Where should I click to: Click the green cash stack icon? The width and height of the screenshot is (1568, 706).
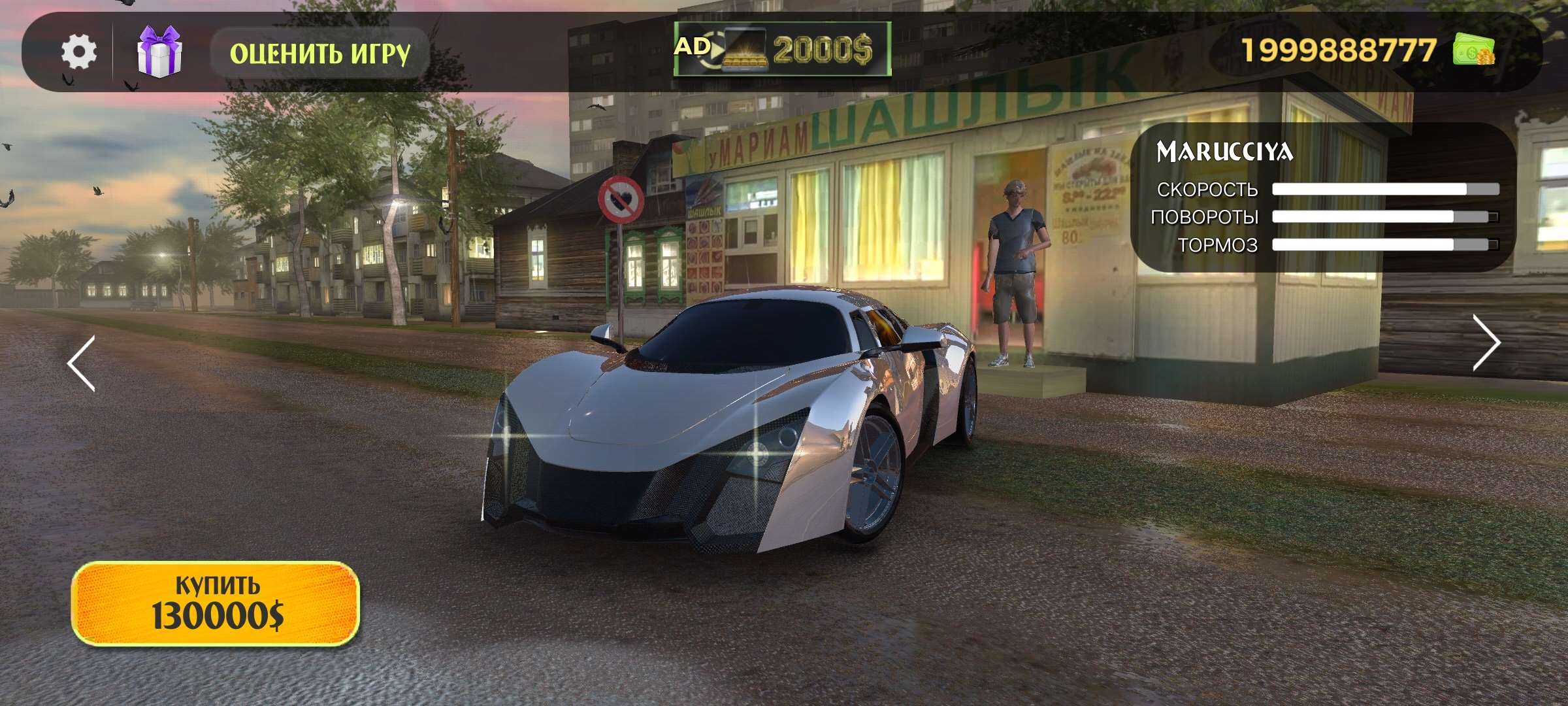(1473, 50)
